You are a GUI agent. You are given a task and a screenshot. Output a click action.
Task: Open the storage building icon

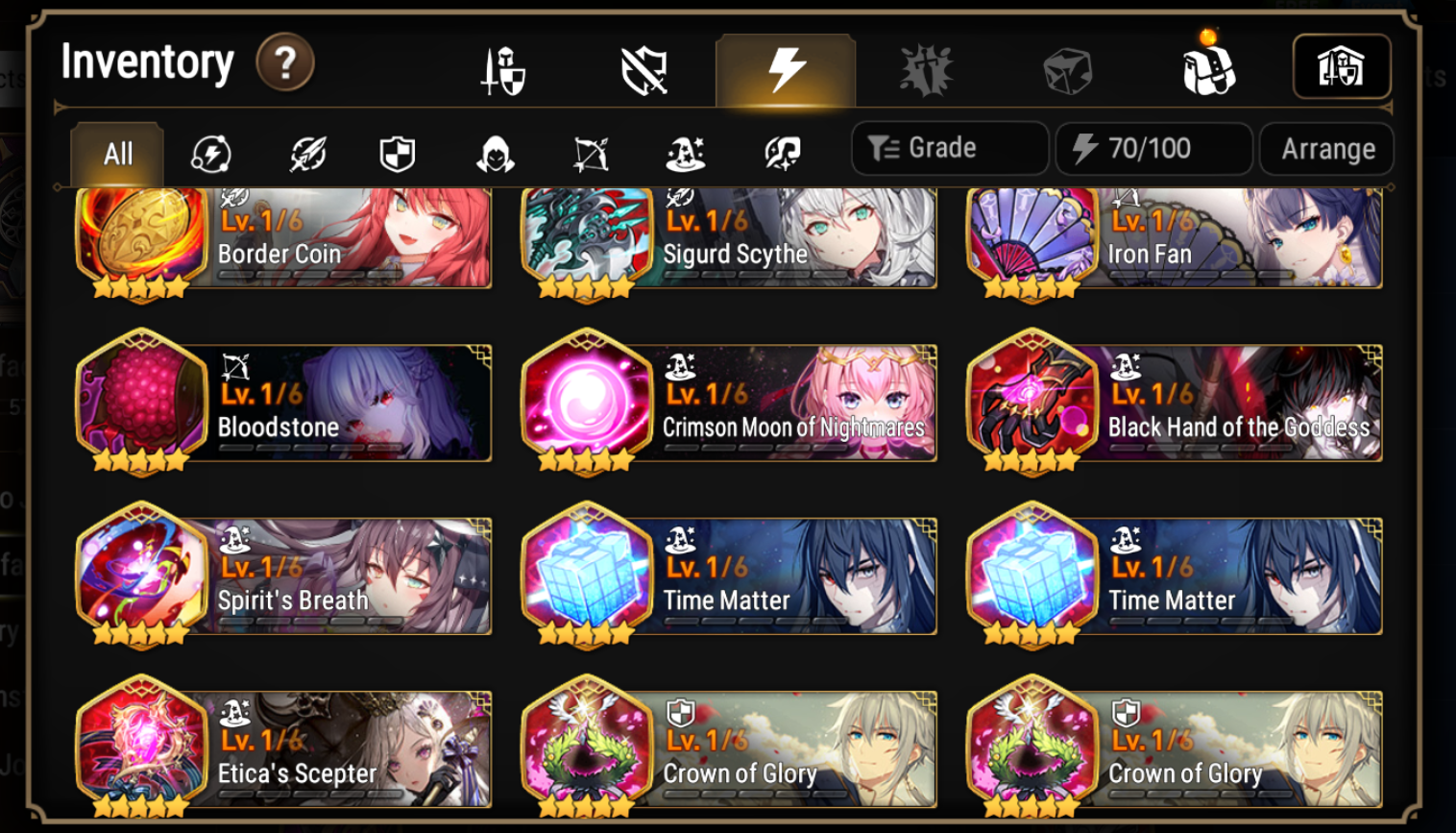tap(1342, 65)
